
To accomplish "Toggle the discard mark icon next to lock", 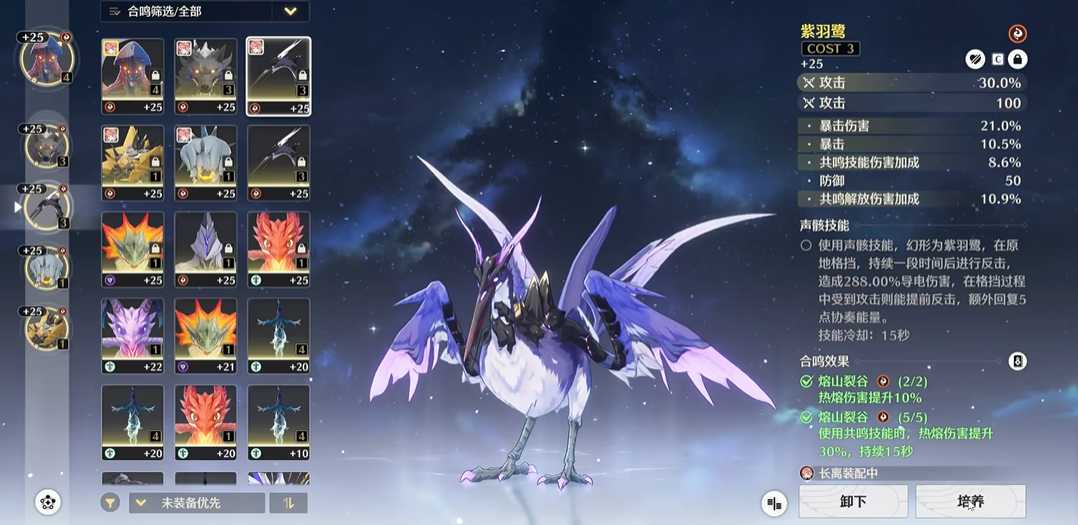I will pos(975,60).
